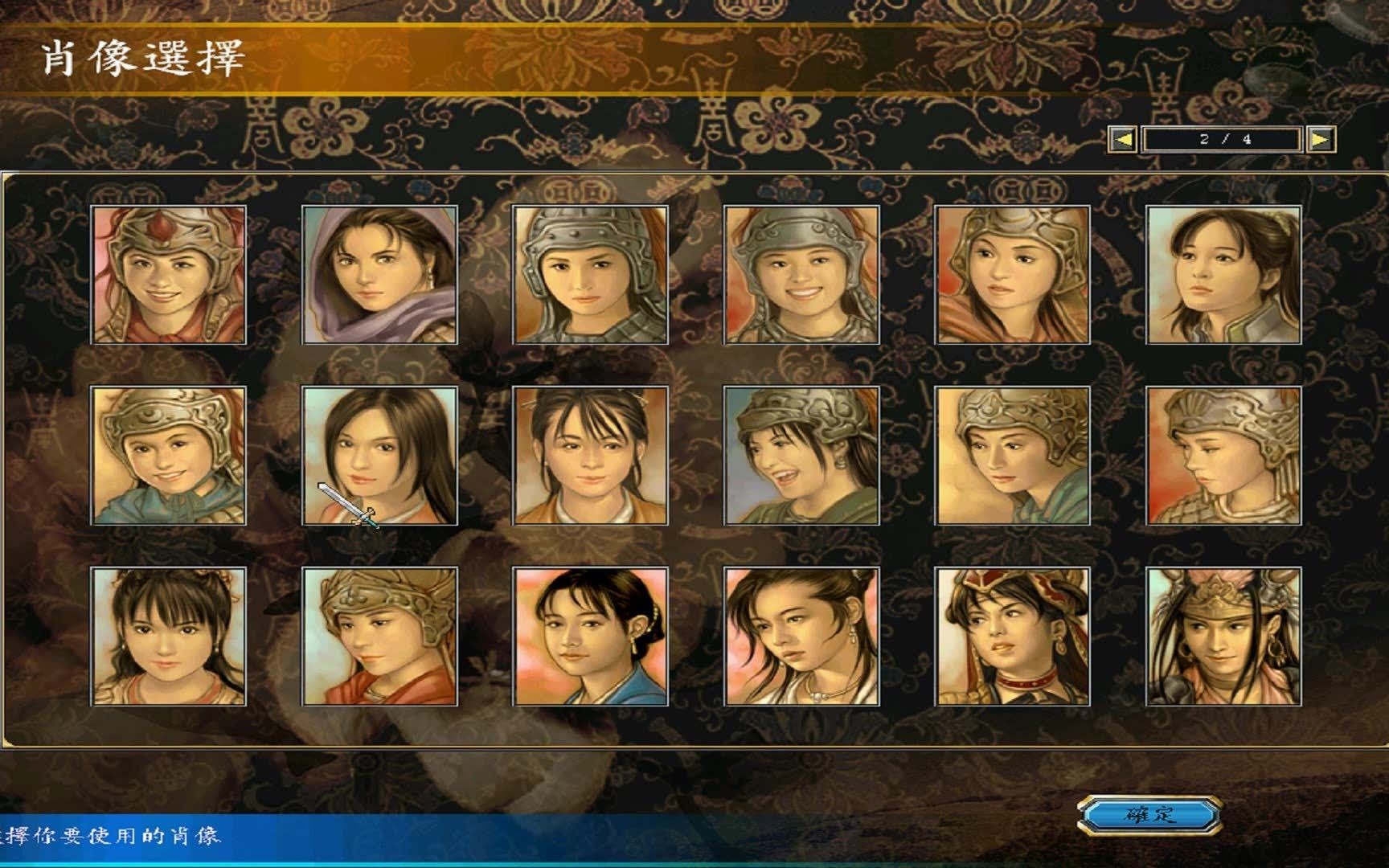Confirm selection with the 確定 button

click(1150, 815)
